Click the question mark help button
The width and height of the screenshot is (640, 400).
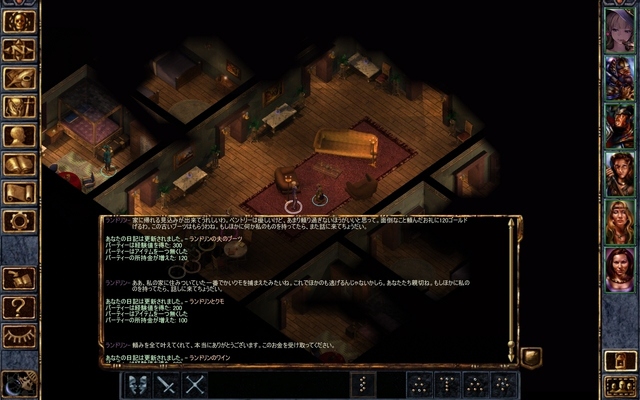pyautogui.click(x=19, y=306)
